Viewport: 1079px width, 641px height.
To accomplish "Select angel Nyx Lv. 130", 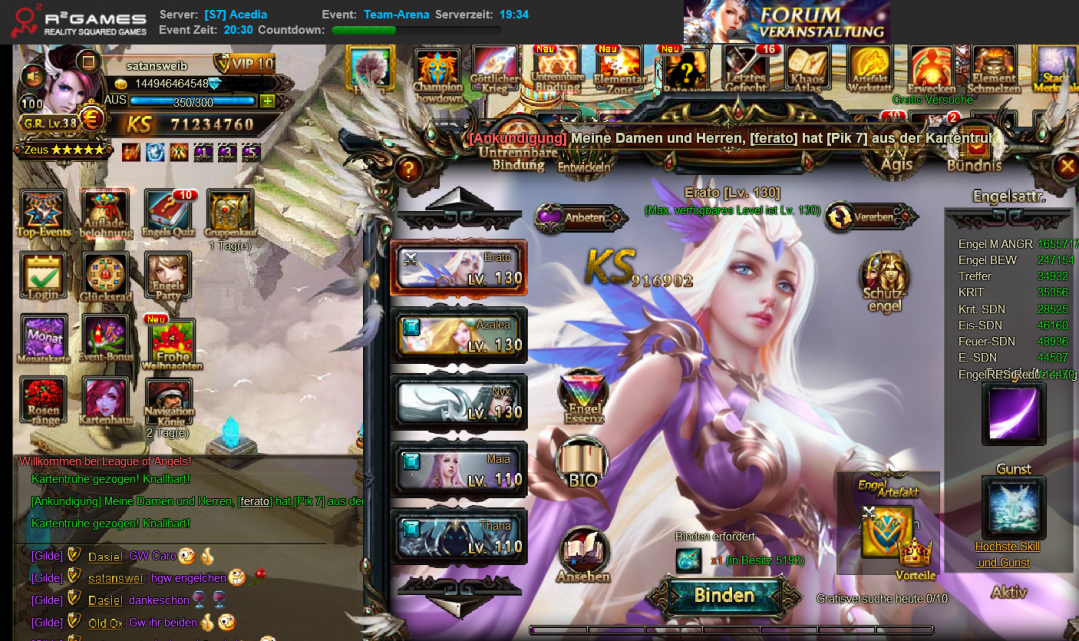I will 459,402.
